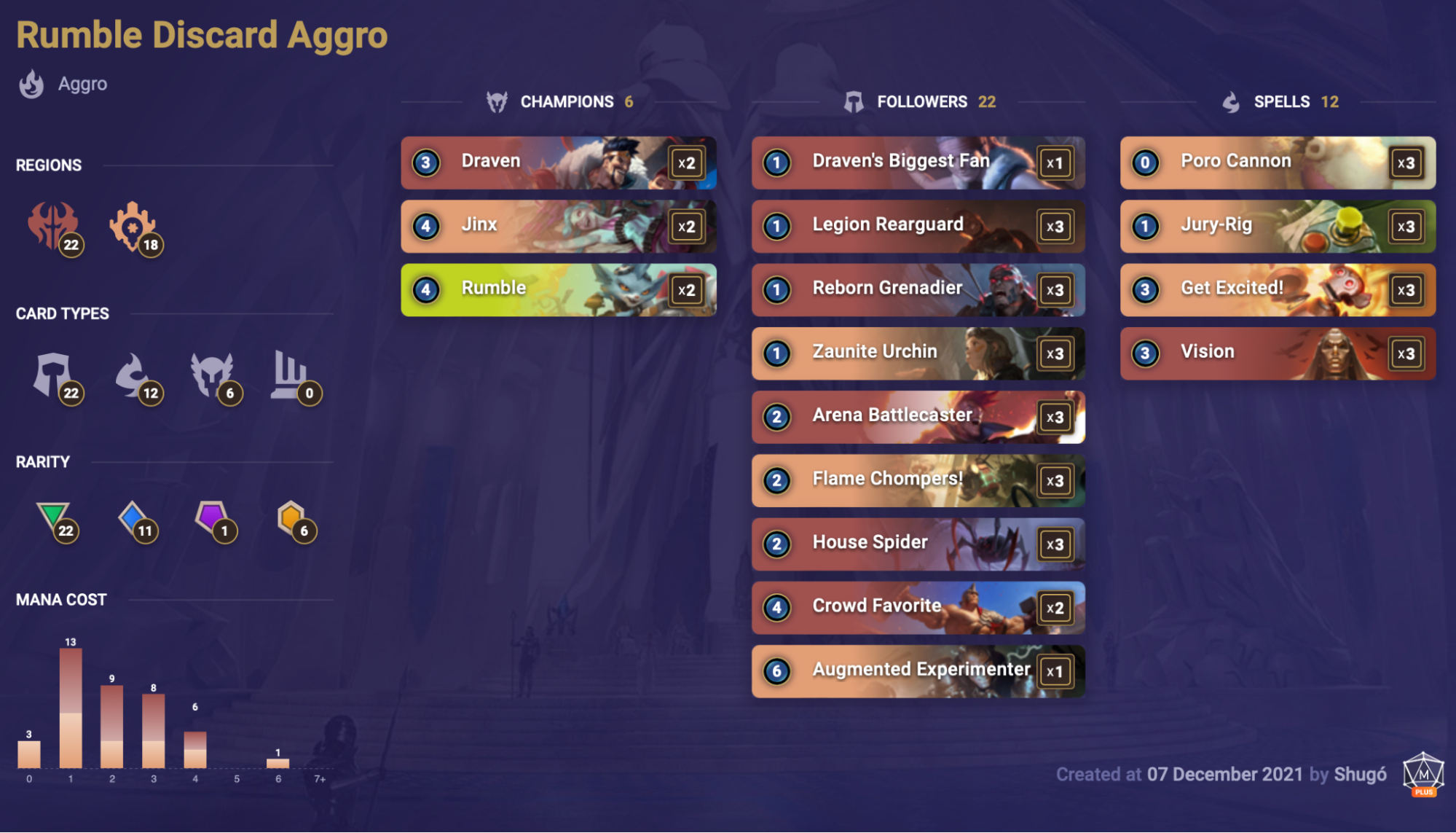Expand the REGIONS section
The image size is (1456, 833).
point(49,165)
